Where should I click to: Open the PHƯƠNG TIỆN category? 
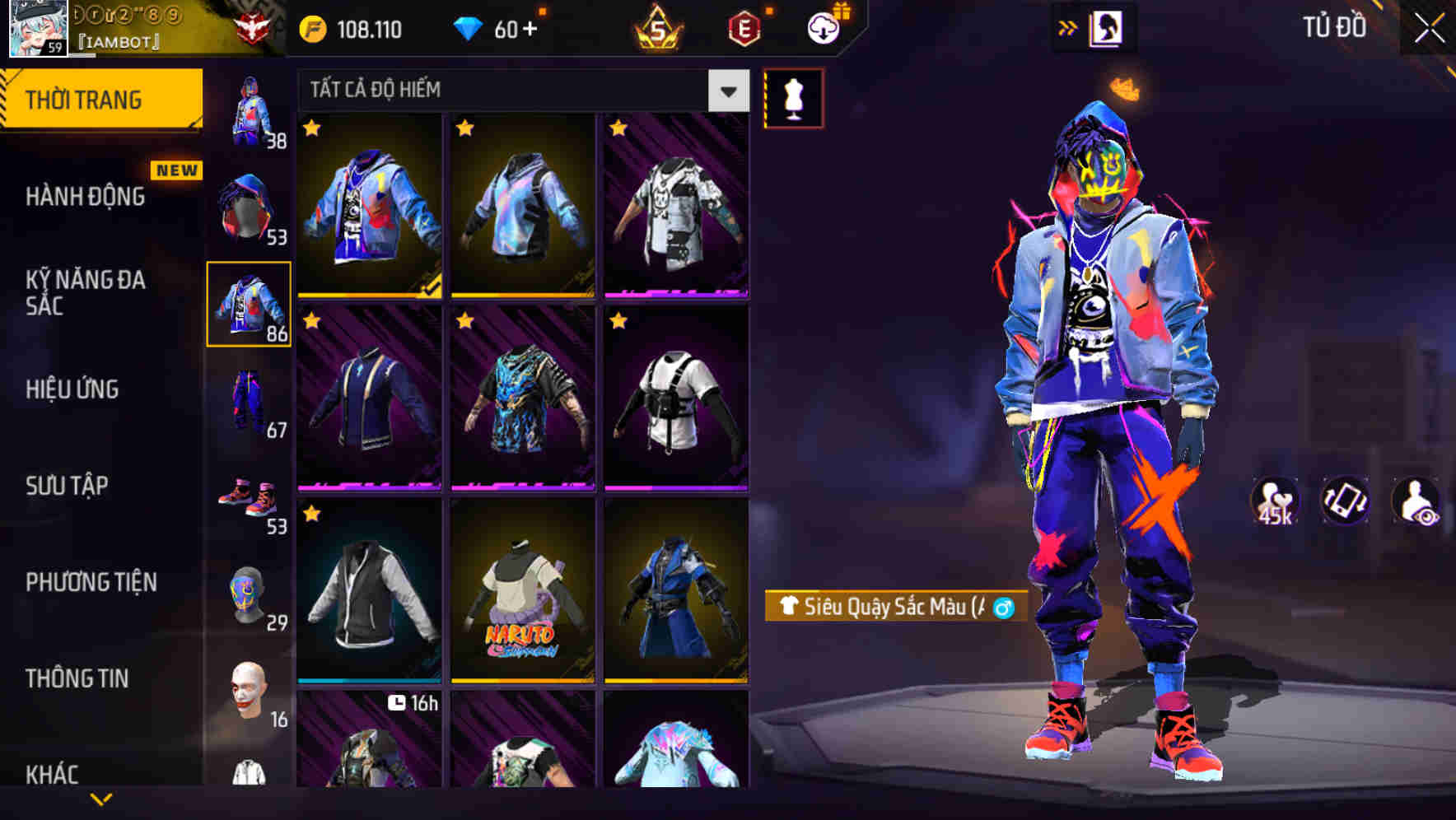pyautogui.click(x=91, y=582)
